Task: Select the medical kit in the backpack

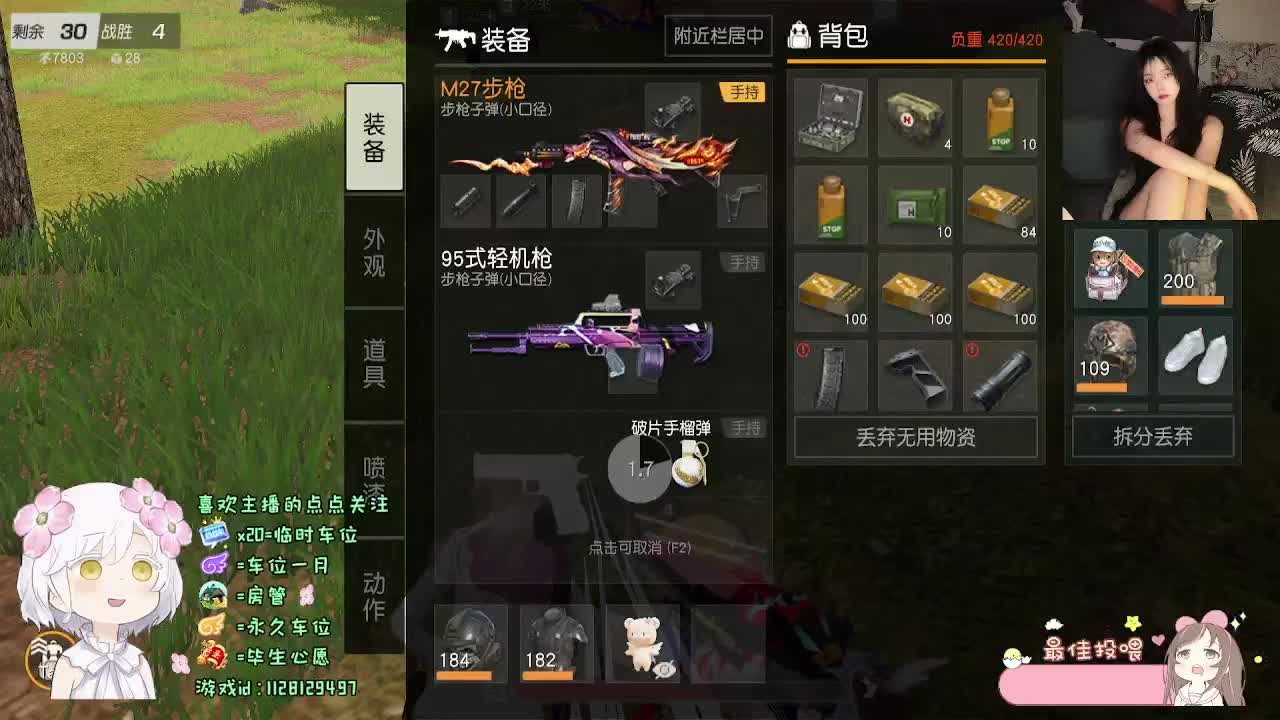Action: [829, 116]
